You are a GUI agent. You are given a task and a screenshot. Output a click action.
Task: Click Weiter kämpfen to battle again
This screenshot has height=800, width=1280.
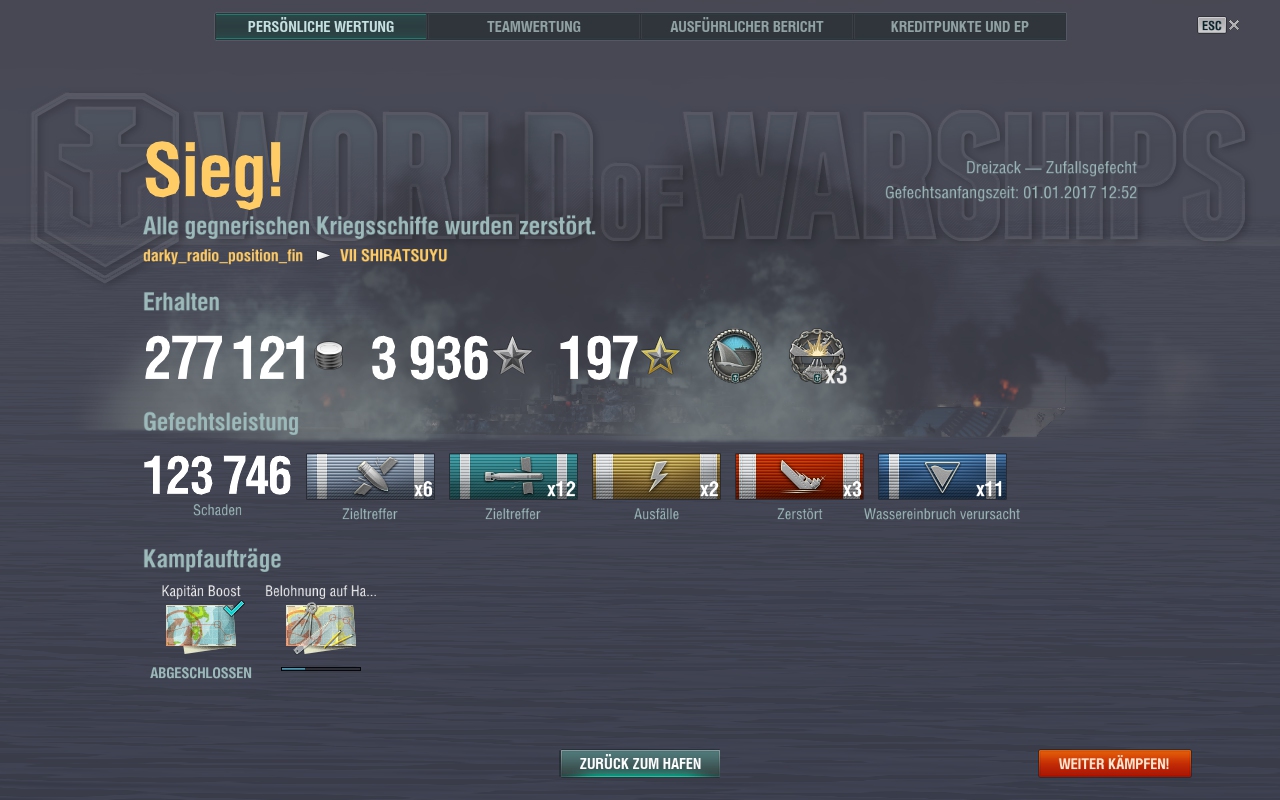coord(1114,763)
